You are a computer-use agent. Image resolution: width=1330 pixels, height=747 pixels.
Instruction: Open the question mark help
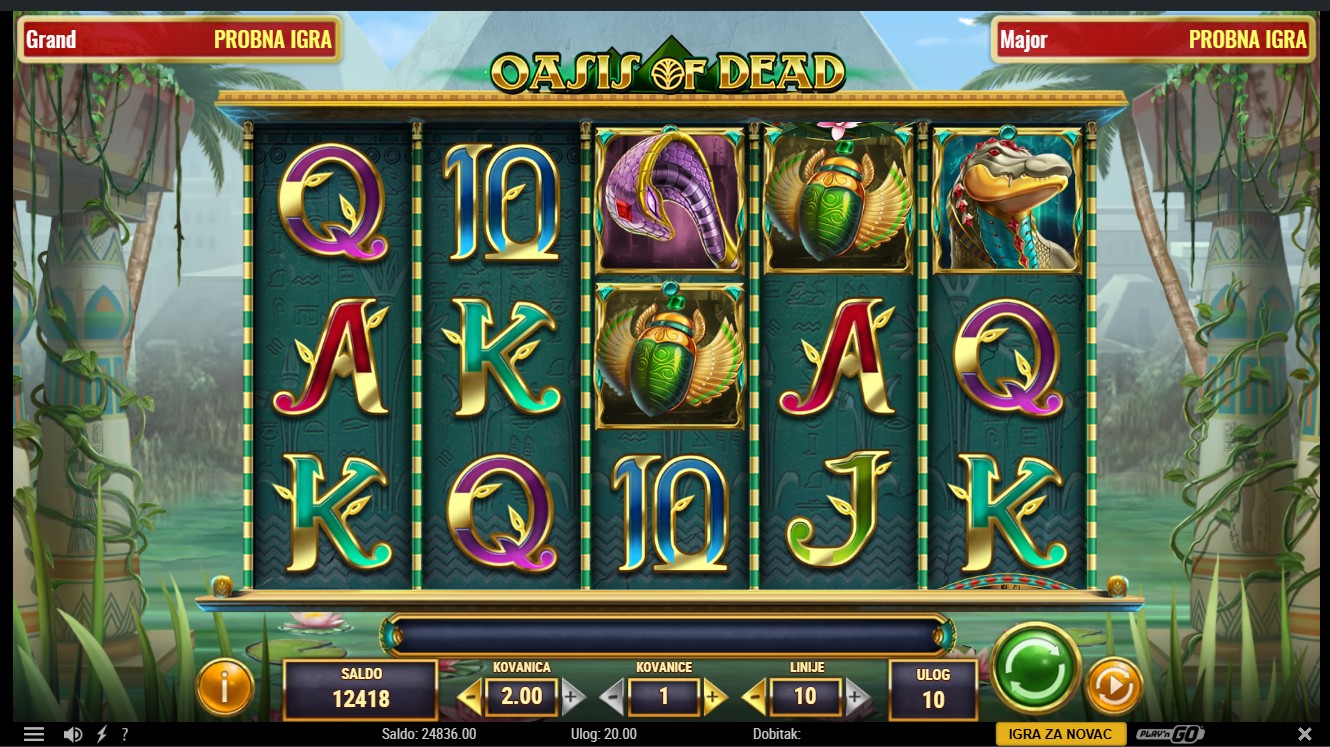[x=125, y=735]
